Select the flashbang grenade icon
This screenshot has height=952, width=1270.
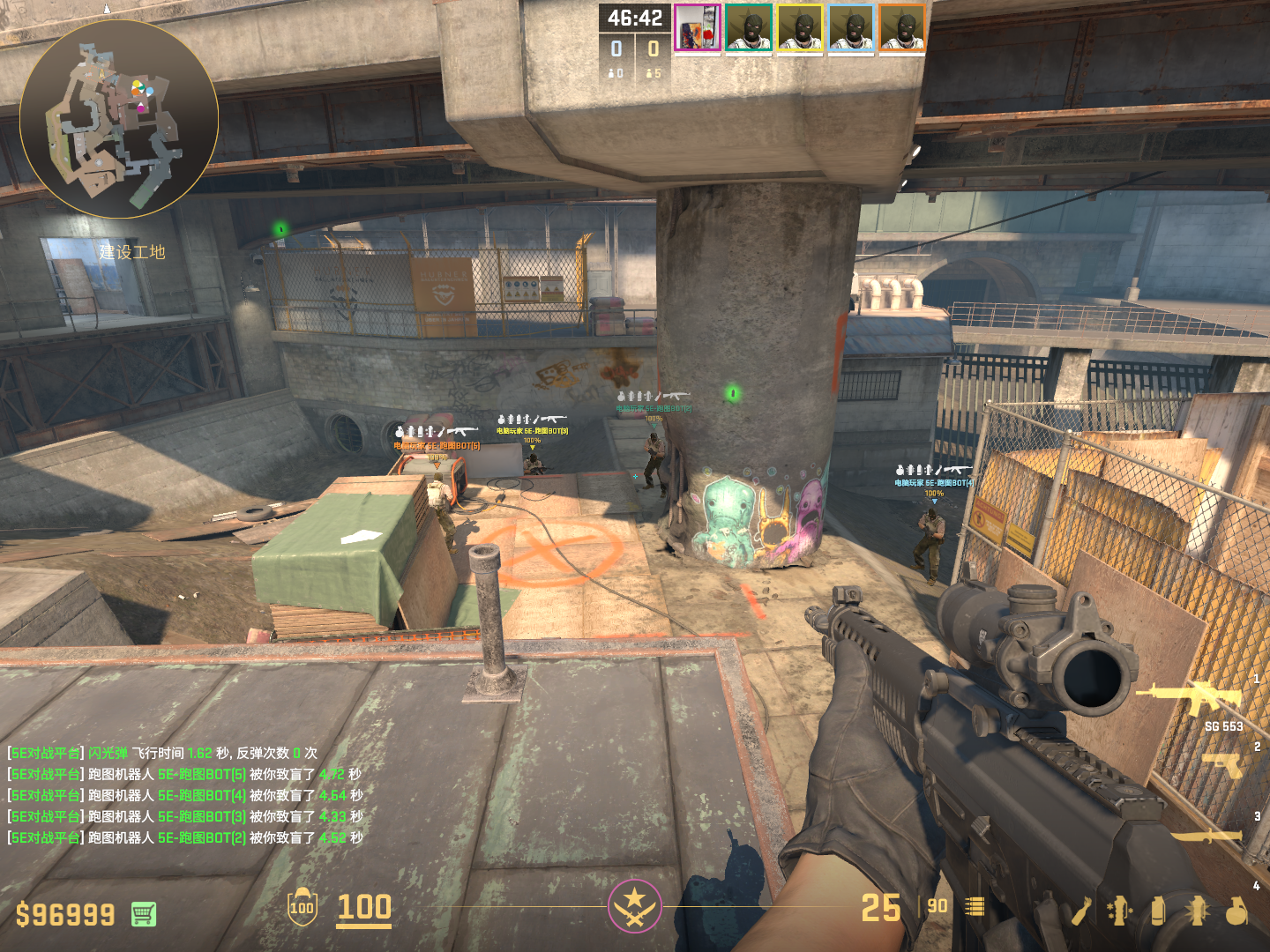coord(1198,911)
